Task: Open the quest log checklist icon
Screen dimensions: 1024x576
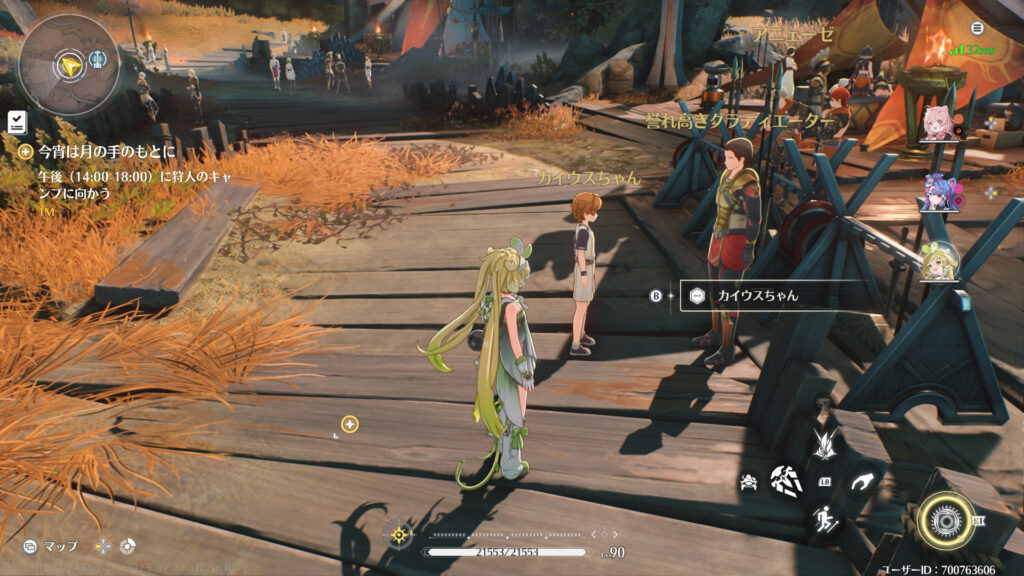Action: (x=16, y=122)
